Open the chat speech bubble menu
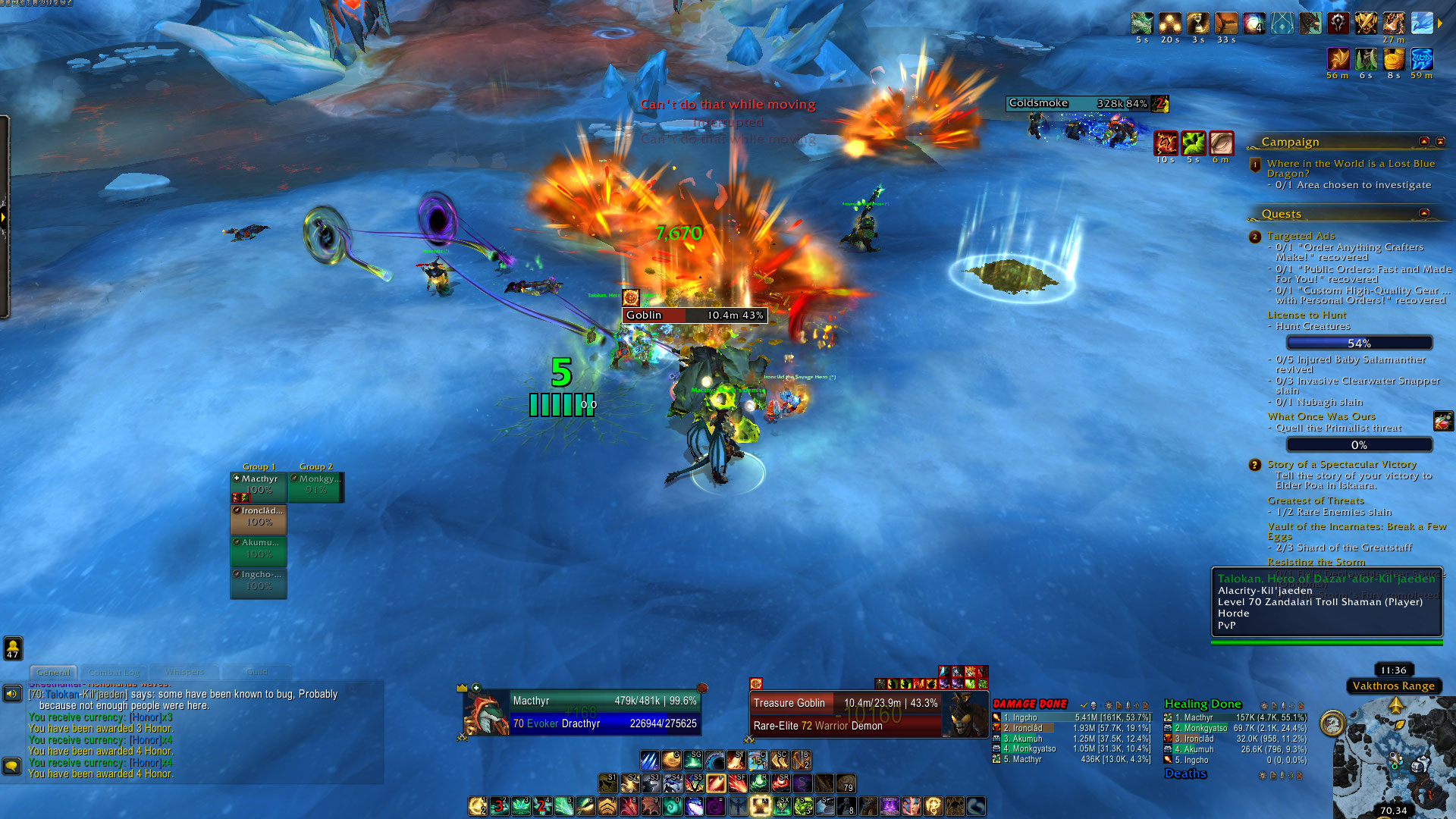Viewport: 1456px width, 819px height. 12,766
